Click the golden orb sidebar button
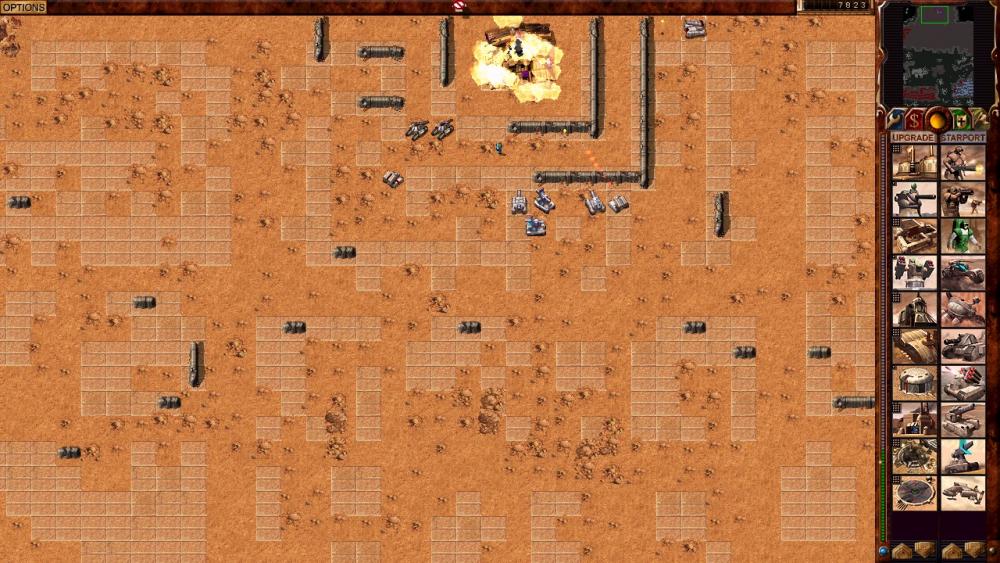The image size is (1000, 563). (x=938, y=120)
